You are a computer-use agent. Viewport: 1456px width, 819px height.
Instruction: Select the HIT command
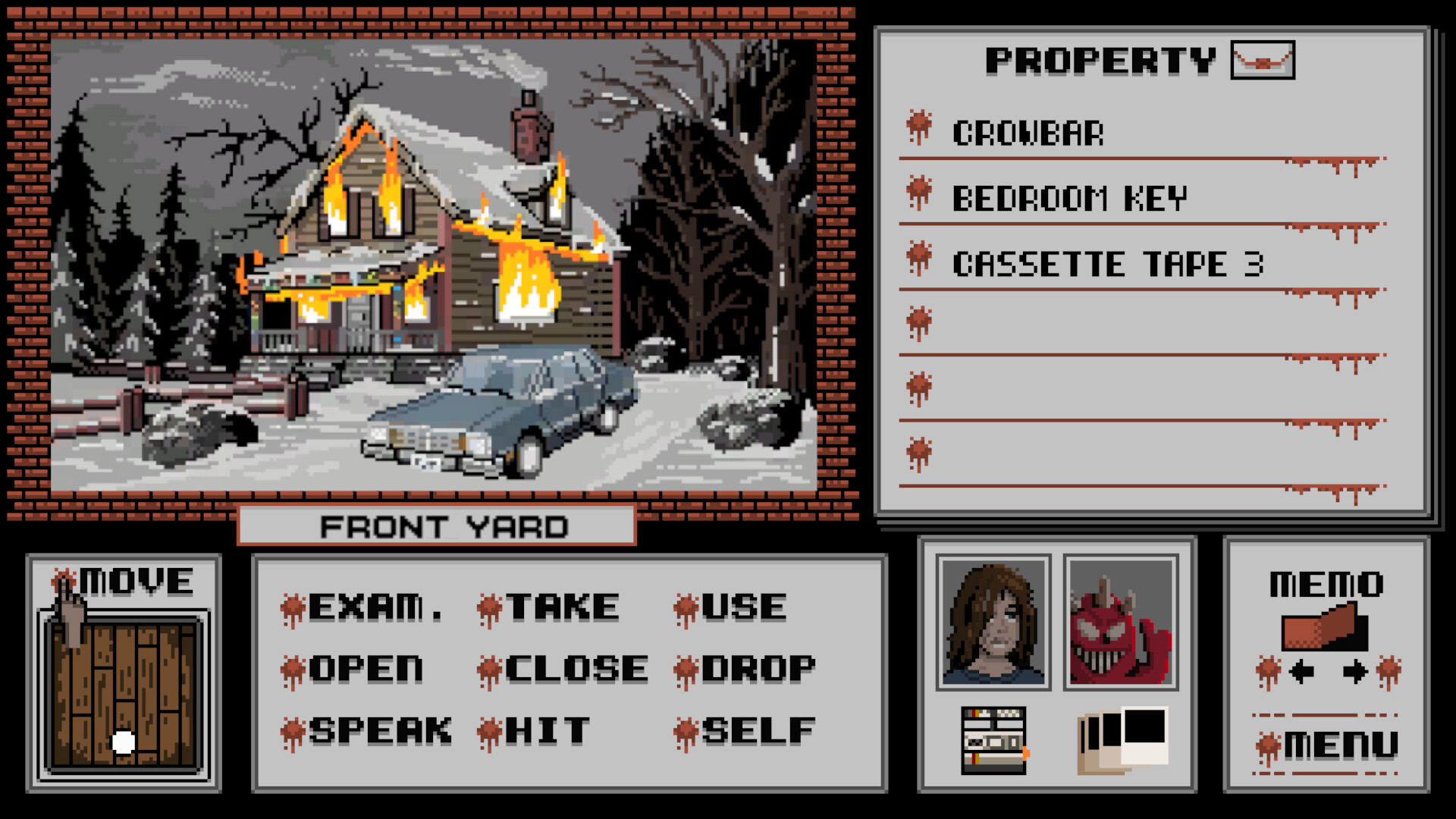click(x=543, y=730)
